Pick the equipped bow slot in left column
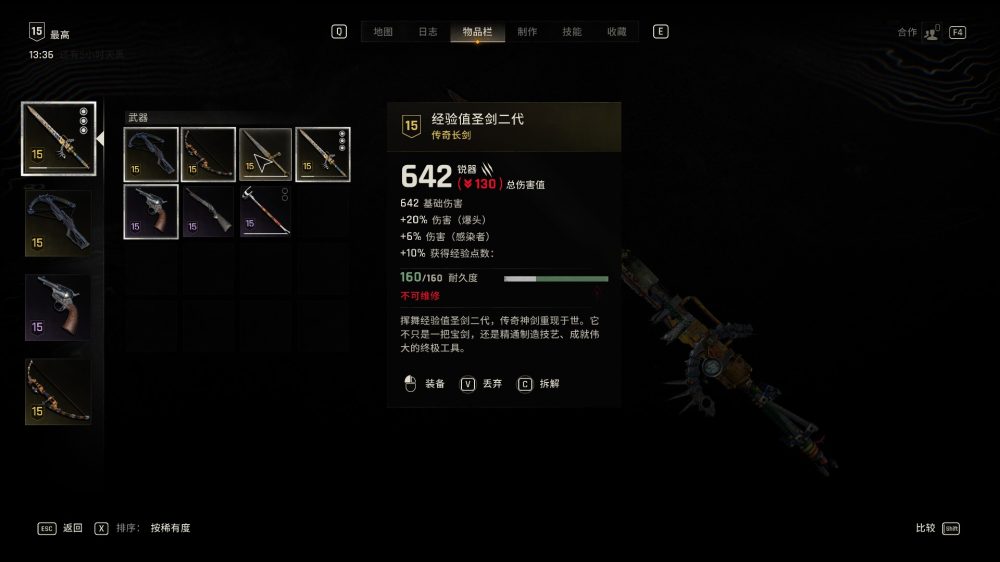The height and width of the screenshot is (562, 1000). (x=58, y=391)
